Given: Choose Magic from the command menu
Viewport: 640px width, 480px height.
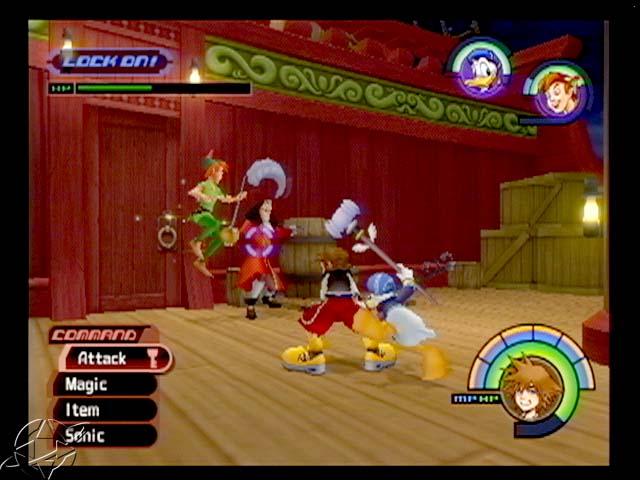Looking at the screenshot, I should tap(103, 384).
